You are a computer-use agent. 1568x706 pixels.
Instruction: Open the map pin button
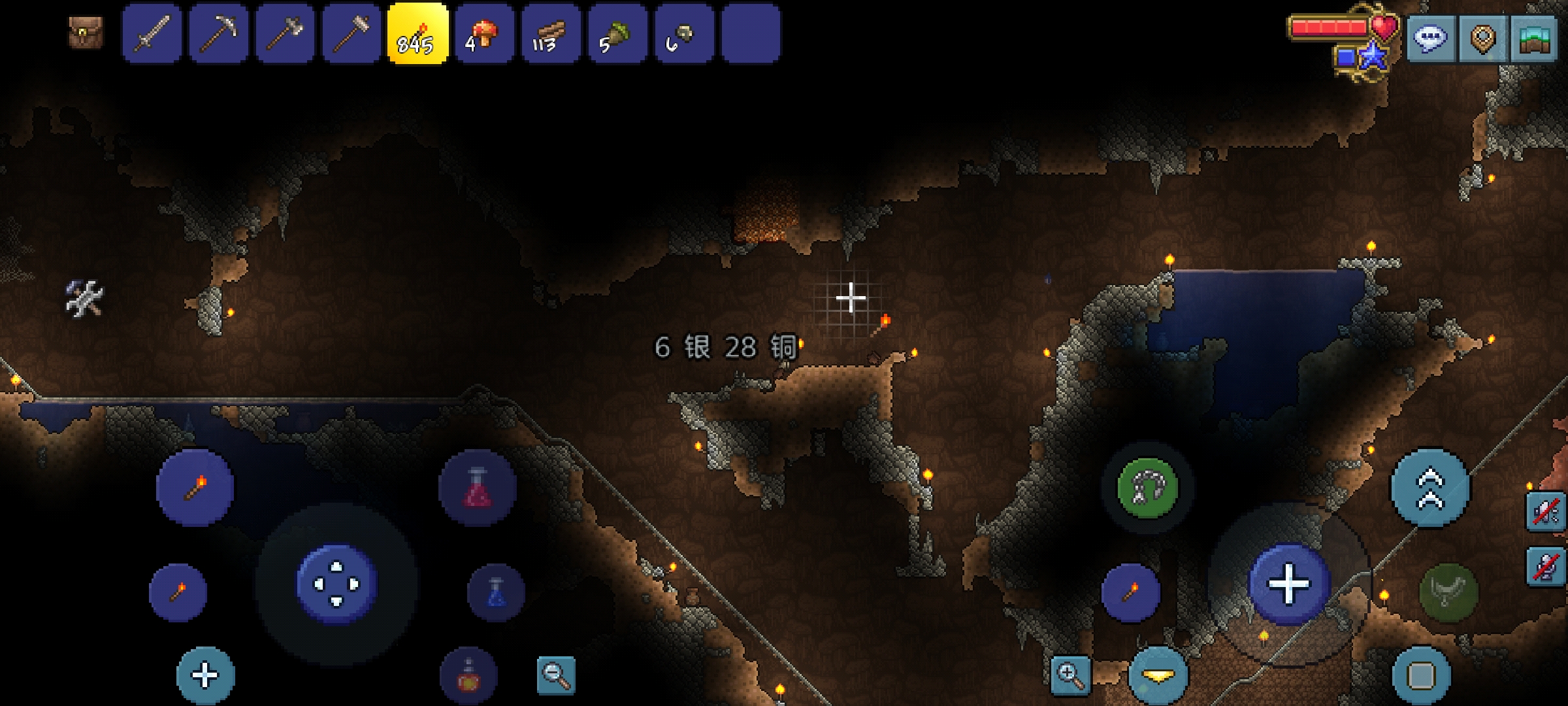(x=1483, y=39)
